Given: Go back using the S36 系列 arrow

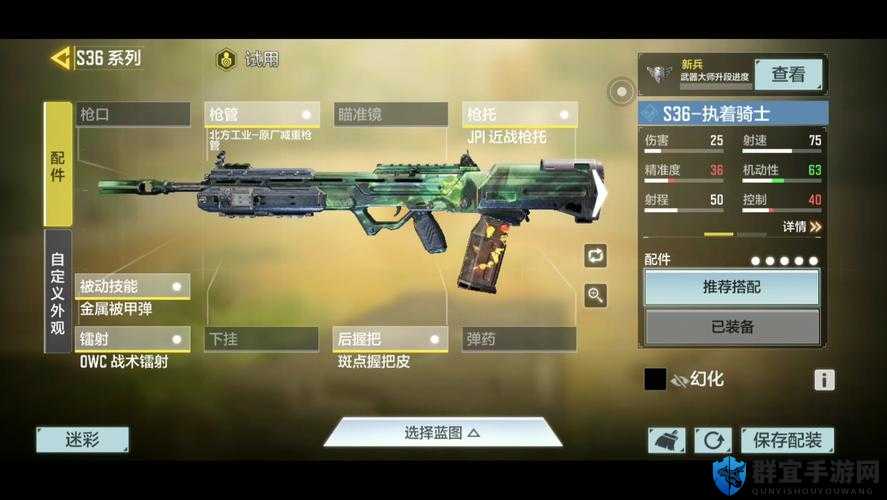Looking at the screenshot, I should pos(62,58).
